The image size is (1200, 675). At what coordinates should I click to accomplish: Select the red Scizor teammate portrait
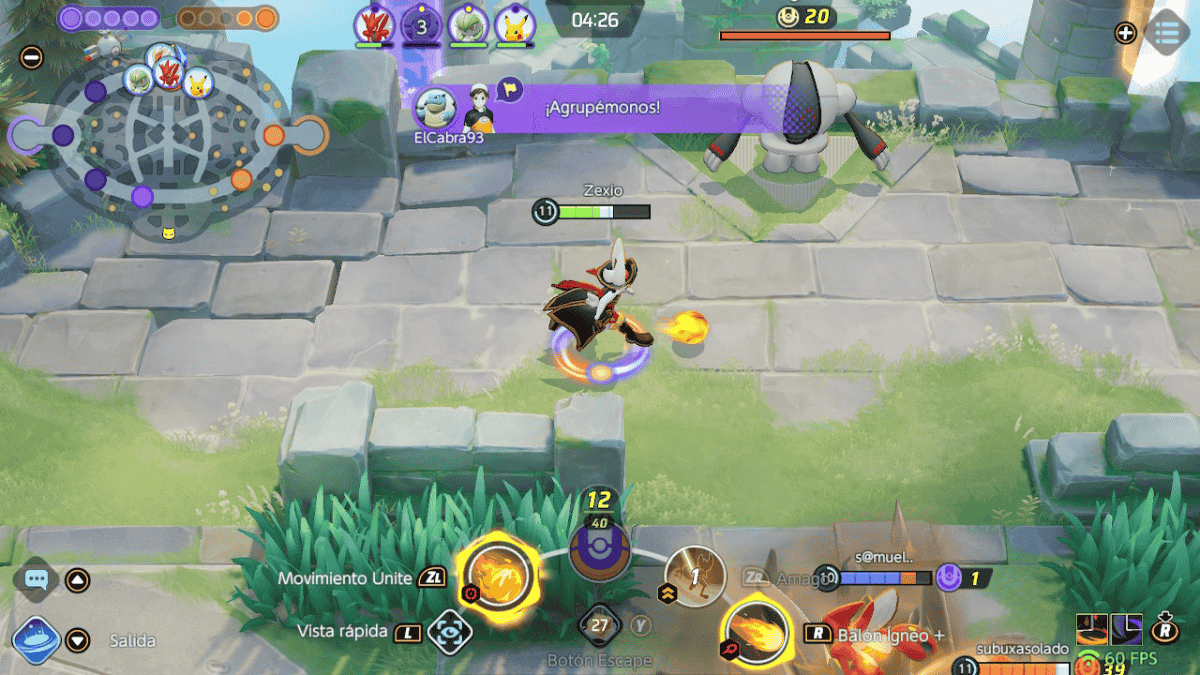(x=374, y=25)
